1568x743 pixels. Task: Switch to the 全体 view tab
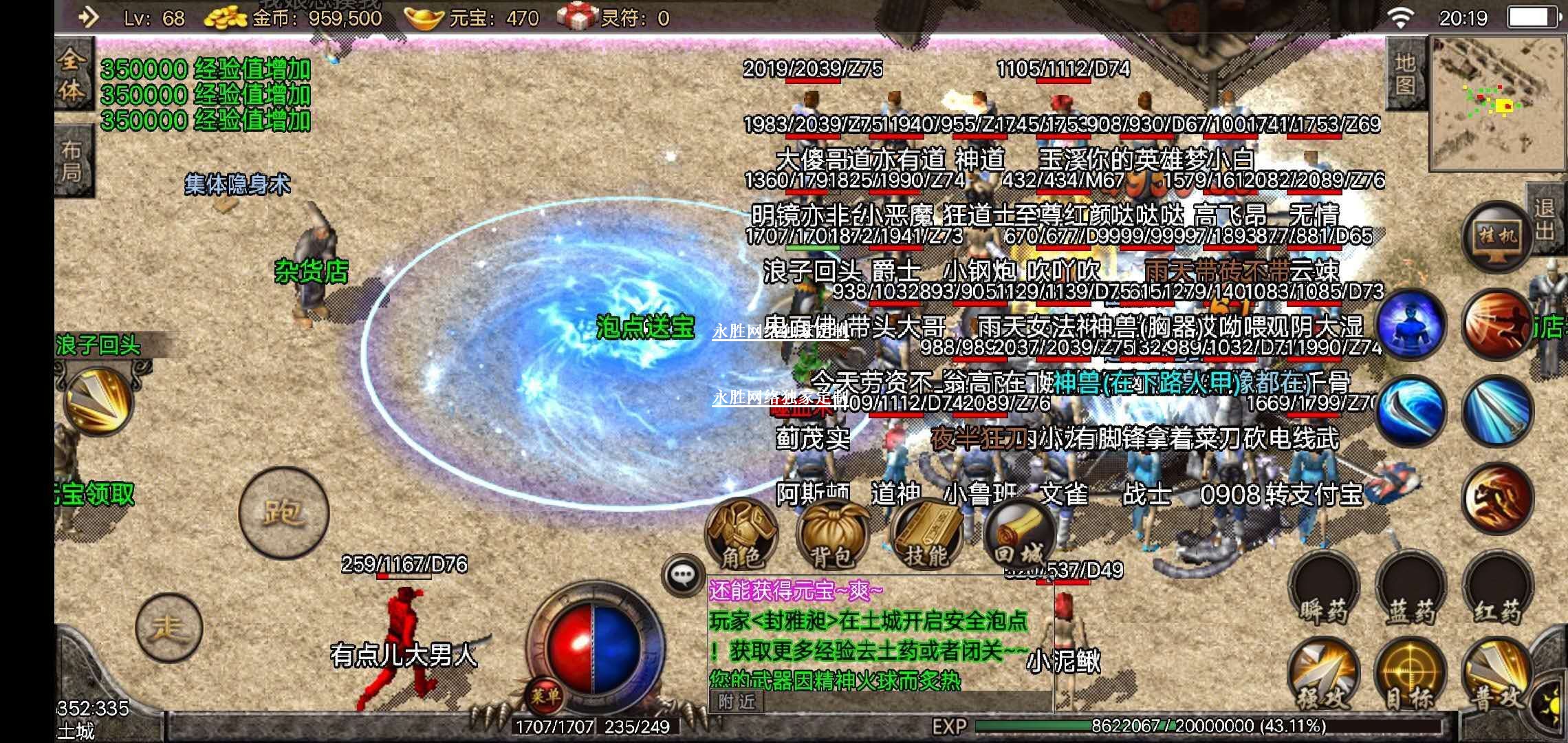72,77
